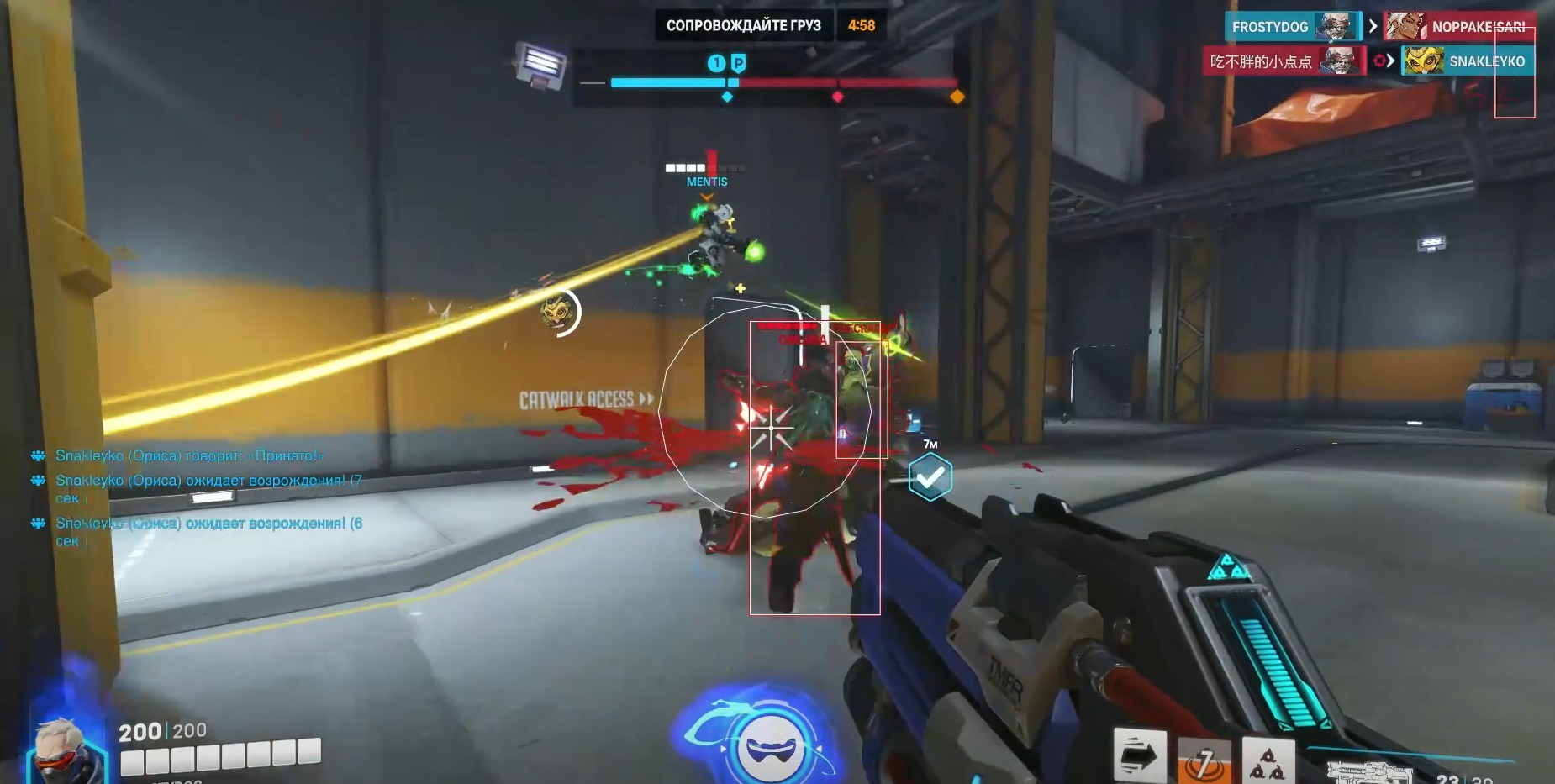Fire Helix Rockets ability icon

coord(1268,761)
